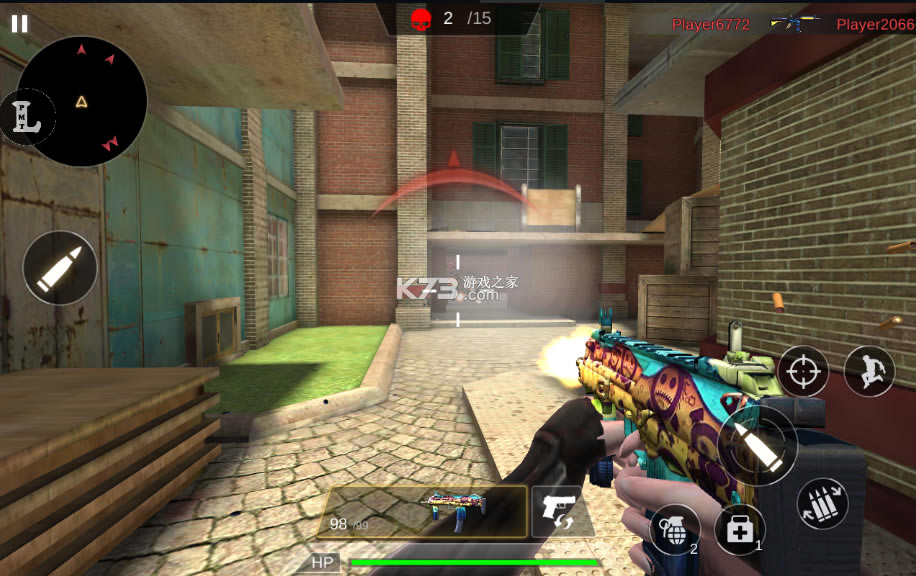The height and width of the screenshot is (576, 916).
Task: Toggle aim with the crosshair button
Action: (803, 371)
